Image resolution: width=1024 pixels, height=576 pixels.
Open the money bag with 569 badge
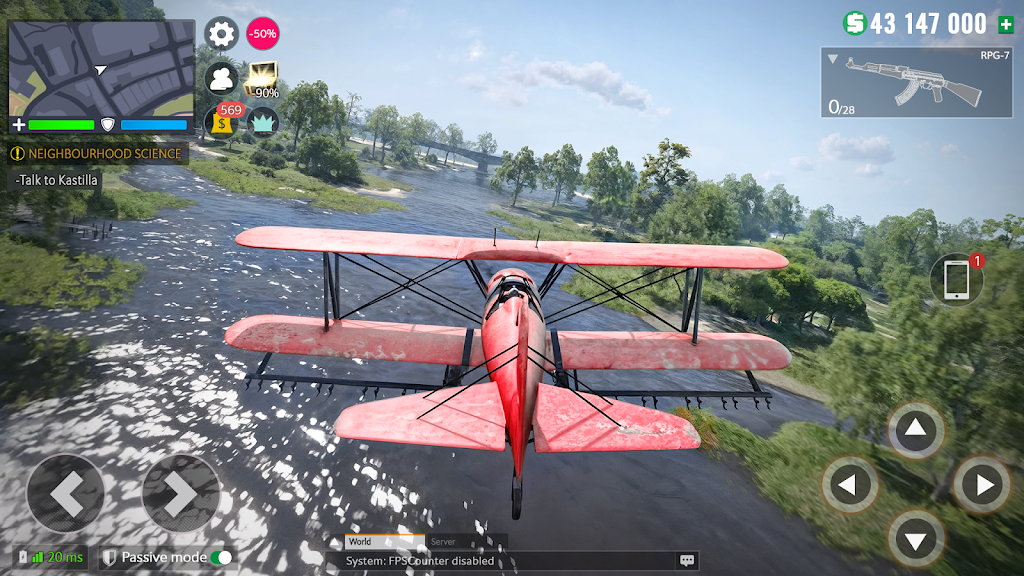coord(221,122)
